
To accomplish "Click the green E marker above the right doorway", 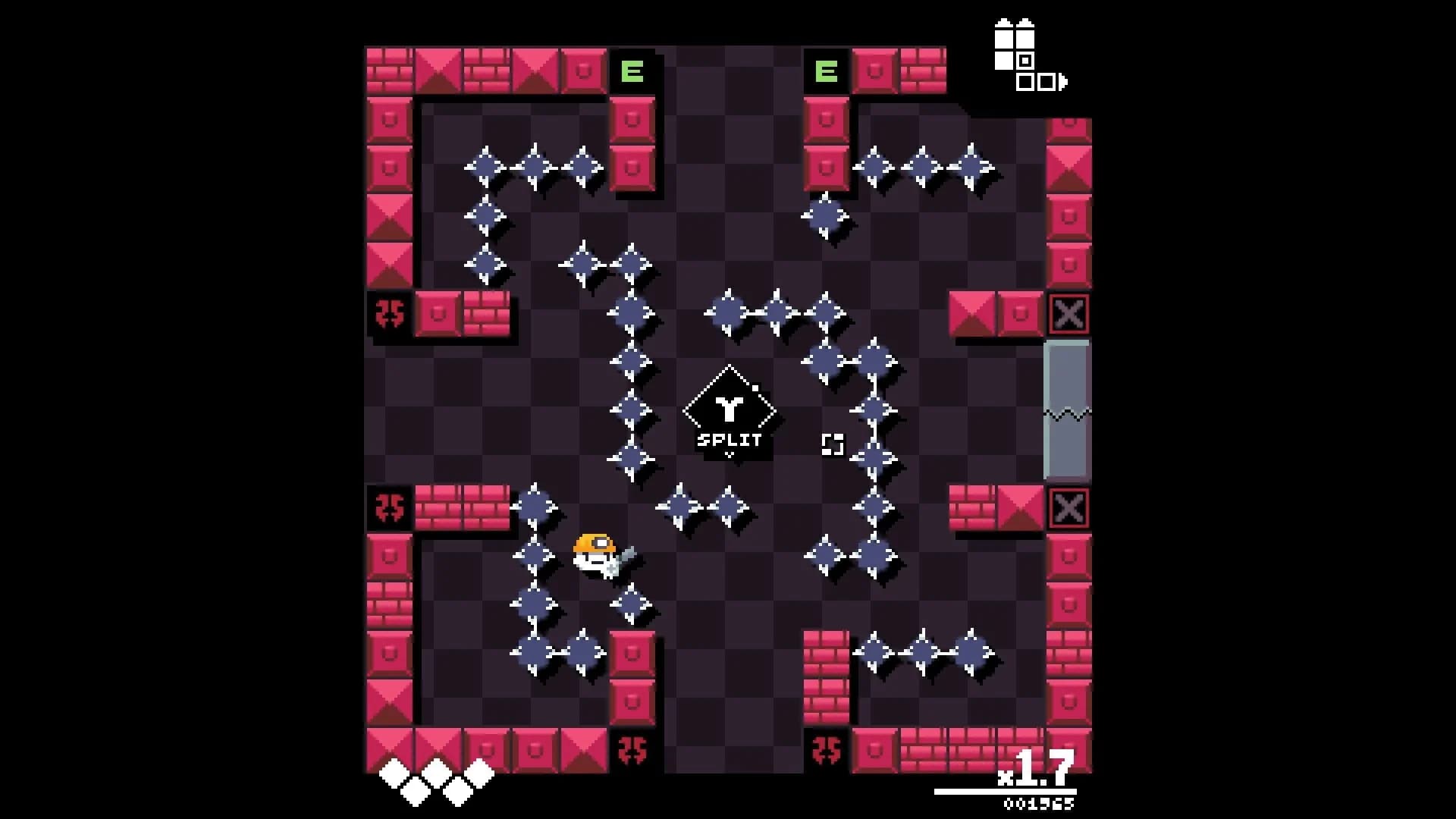I will (x=827, y=71).
